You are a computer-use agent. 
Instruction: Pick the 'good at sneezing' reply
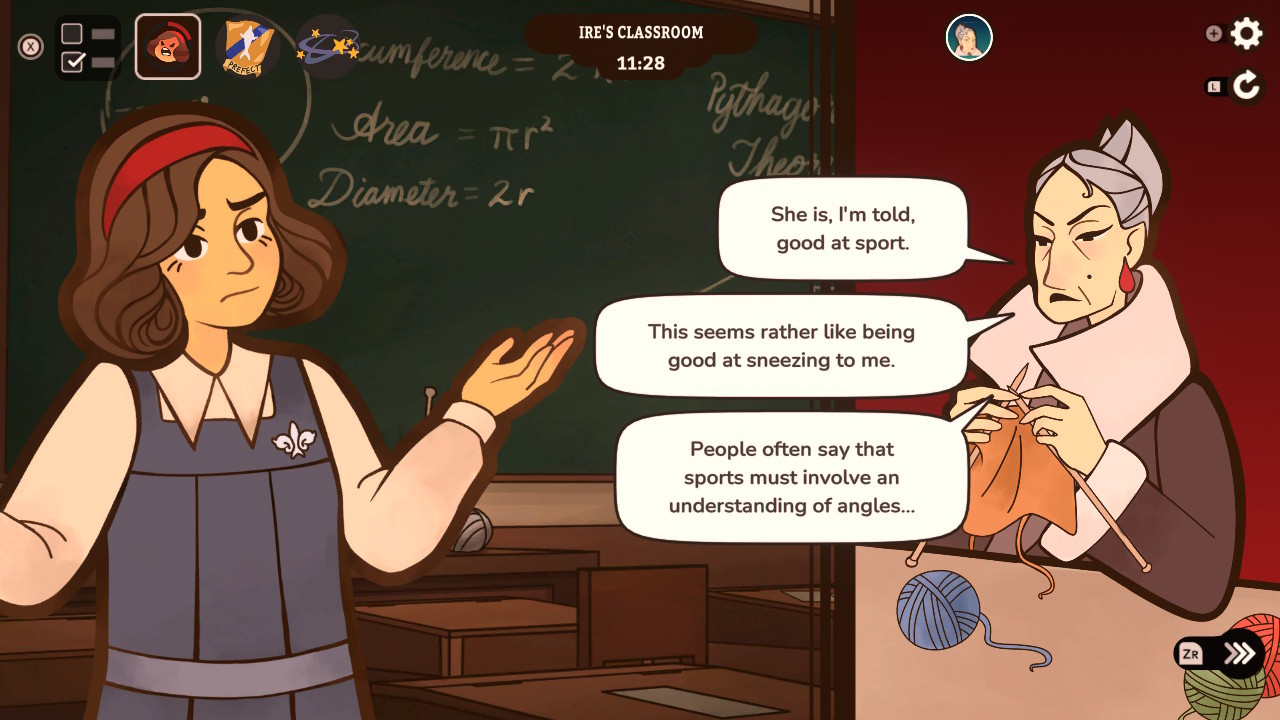tap(780, 346)
